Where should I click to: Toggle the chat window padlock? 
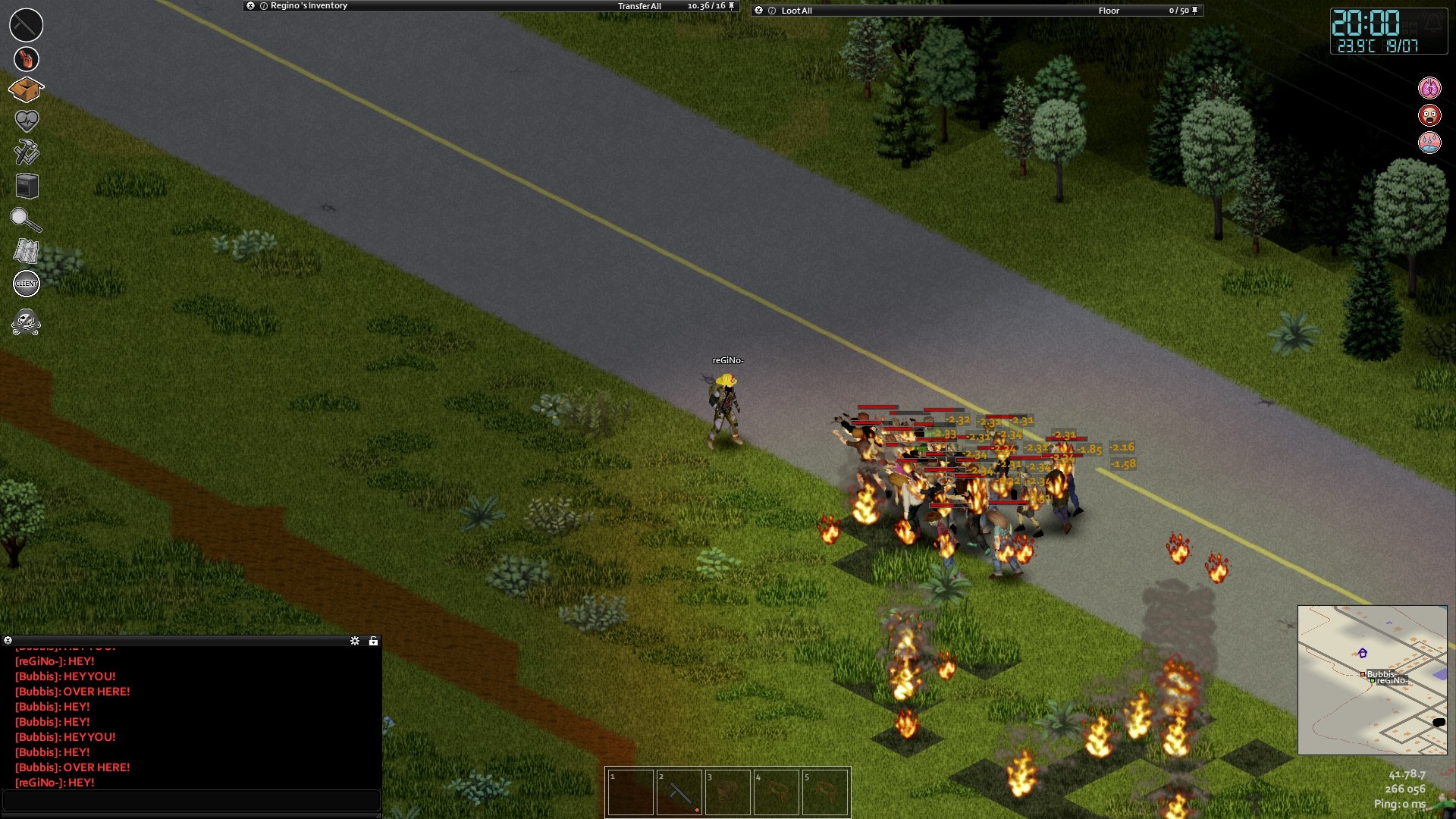click(x=373, y=641)
